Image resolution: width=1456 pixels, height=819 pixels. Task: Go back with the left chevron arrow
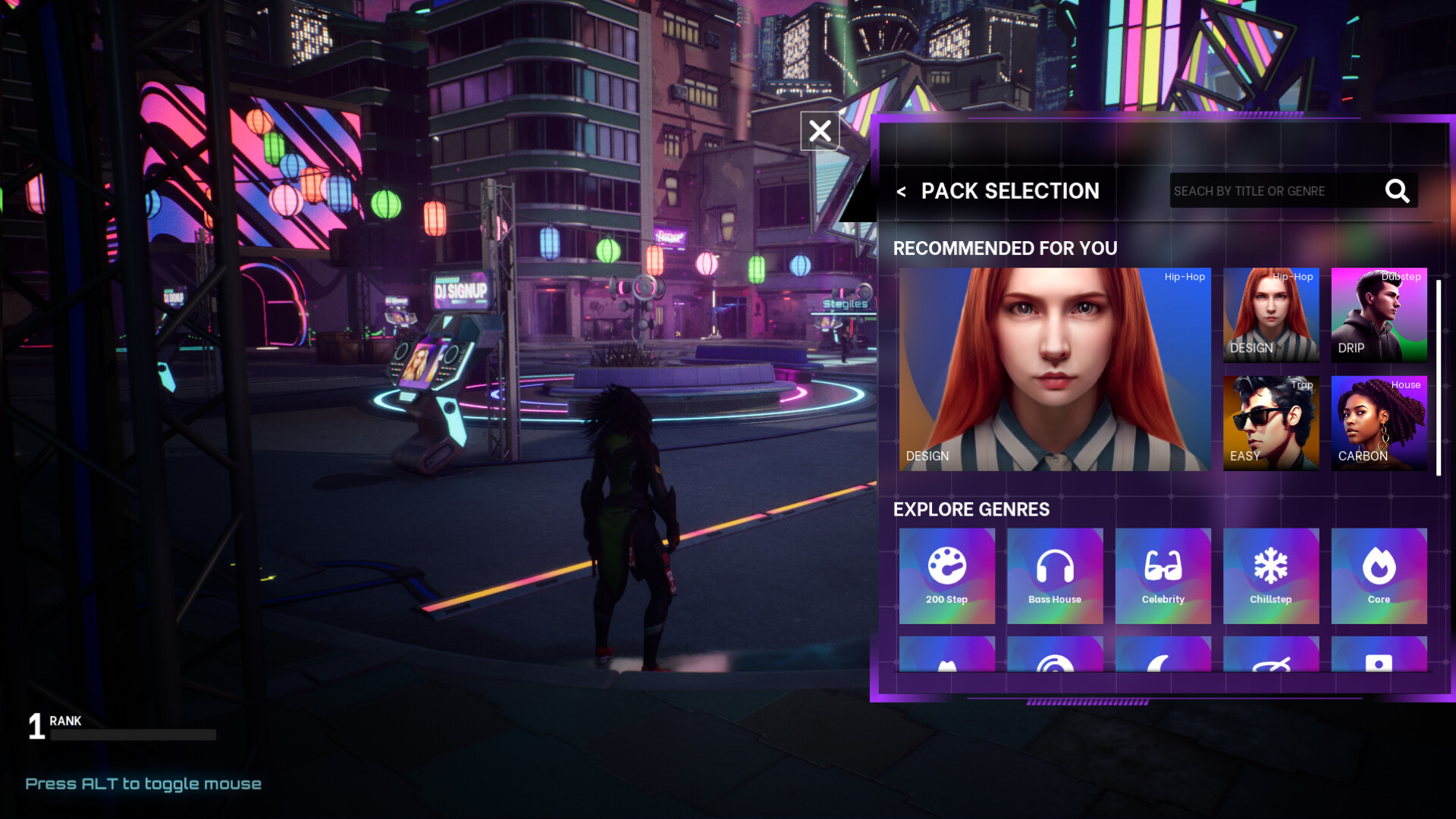pos(902,192)
